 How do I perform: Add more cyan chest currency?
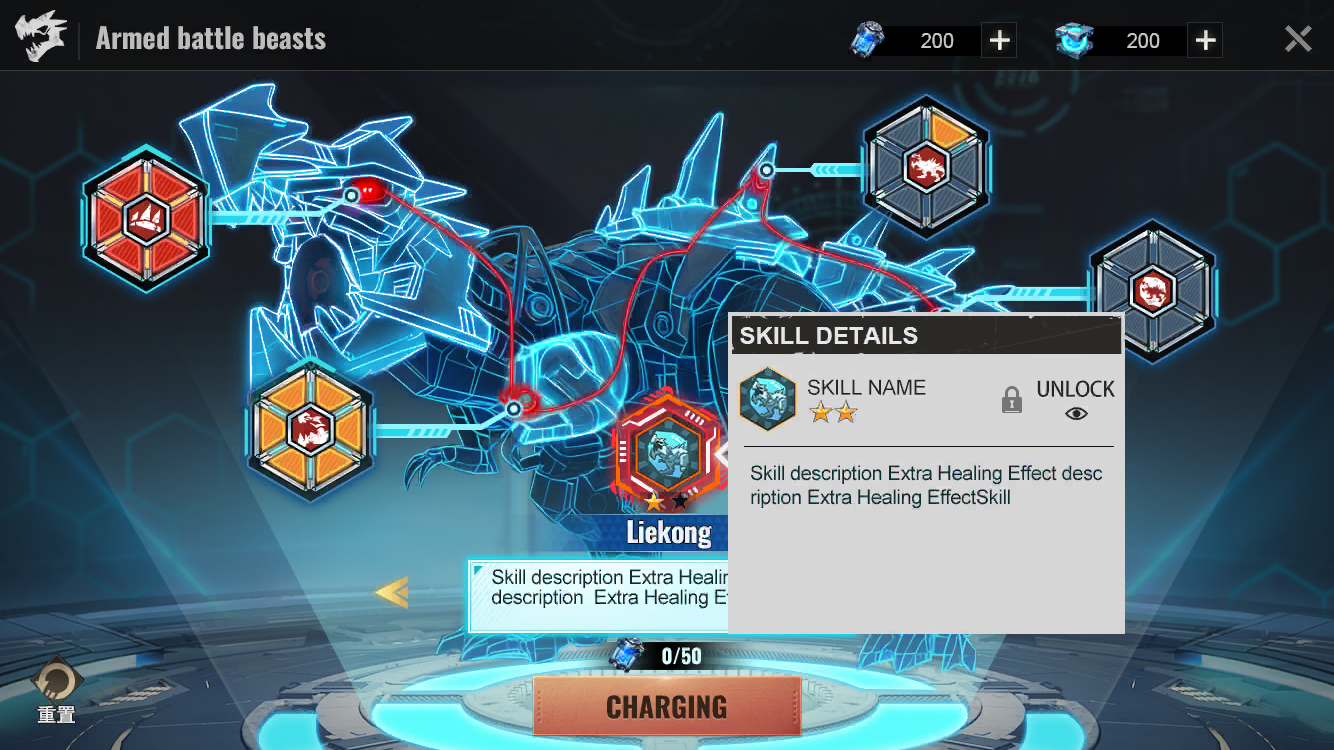click(1205, 40)
